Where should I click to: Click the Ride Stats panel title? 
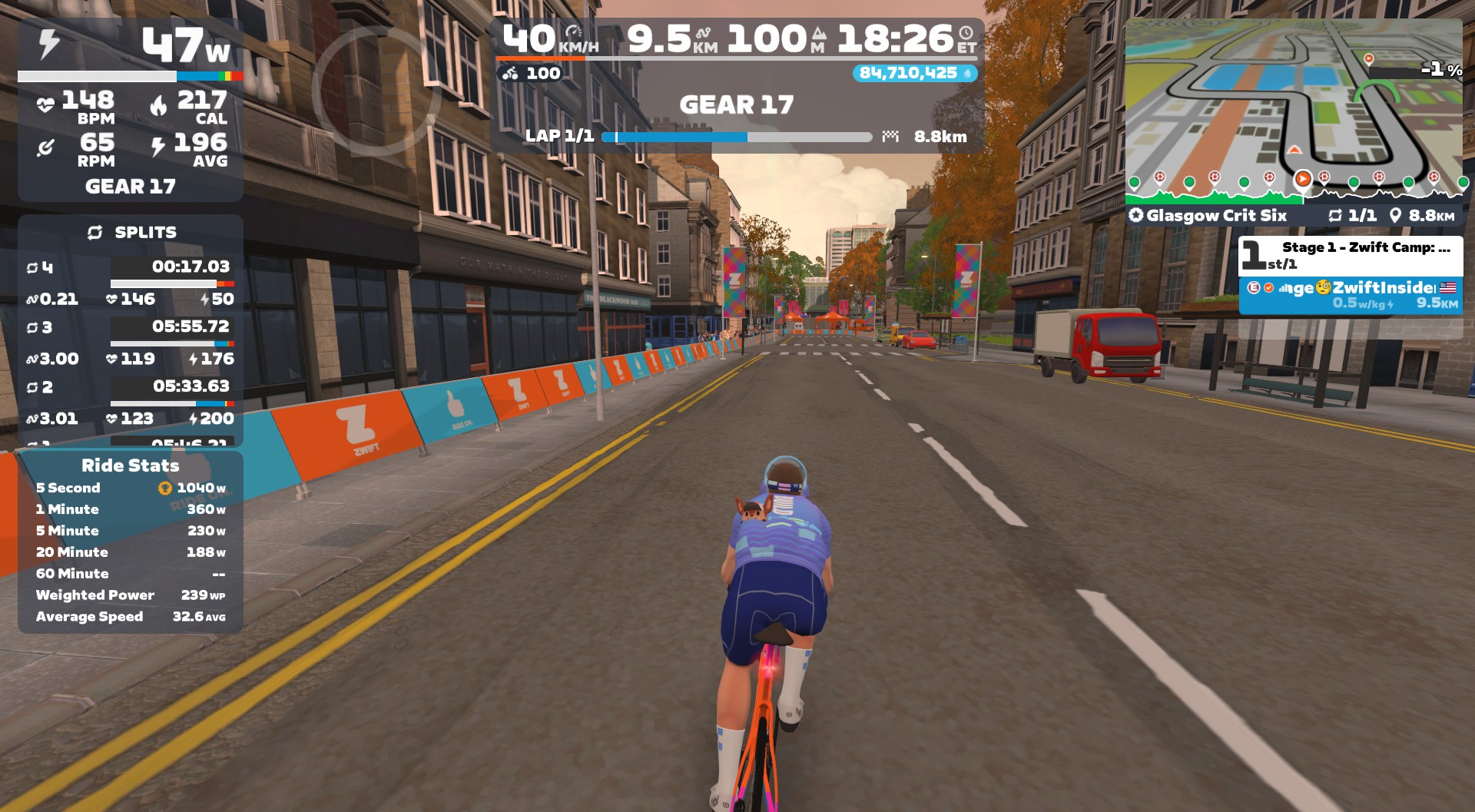pyautogui.click(x=131, y=466)
